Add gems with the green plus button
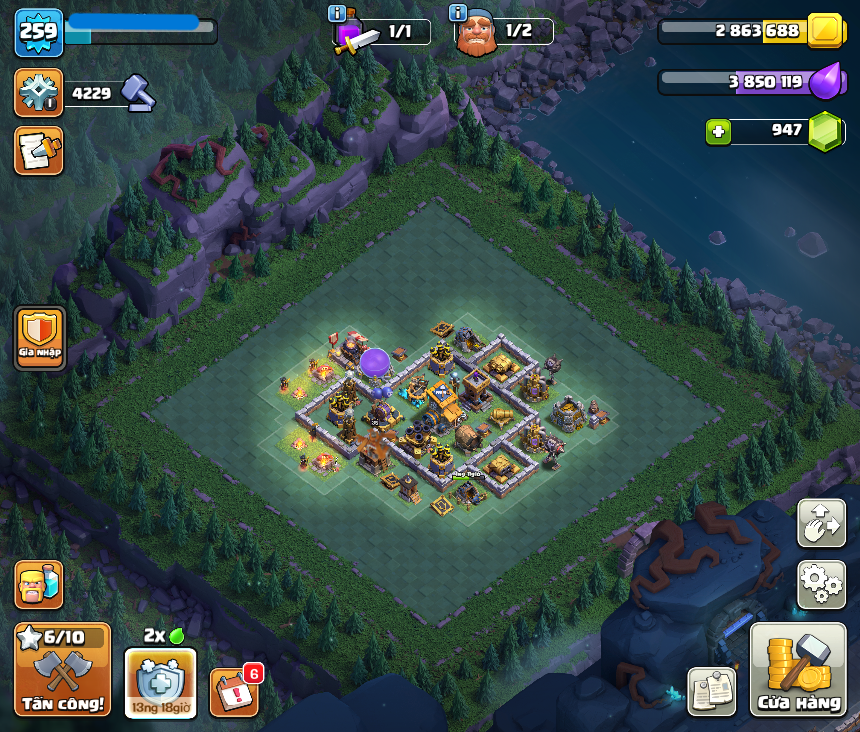The width and height of the screenshot is (860, 732). [716, 131]
